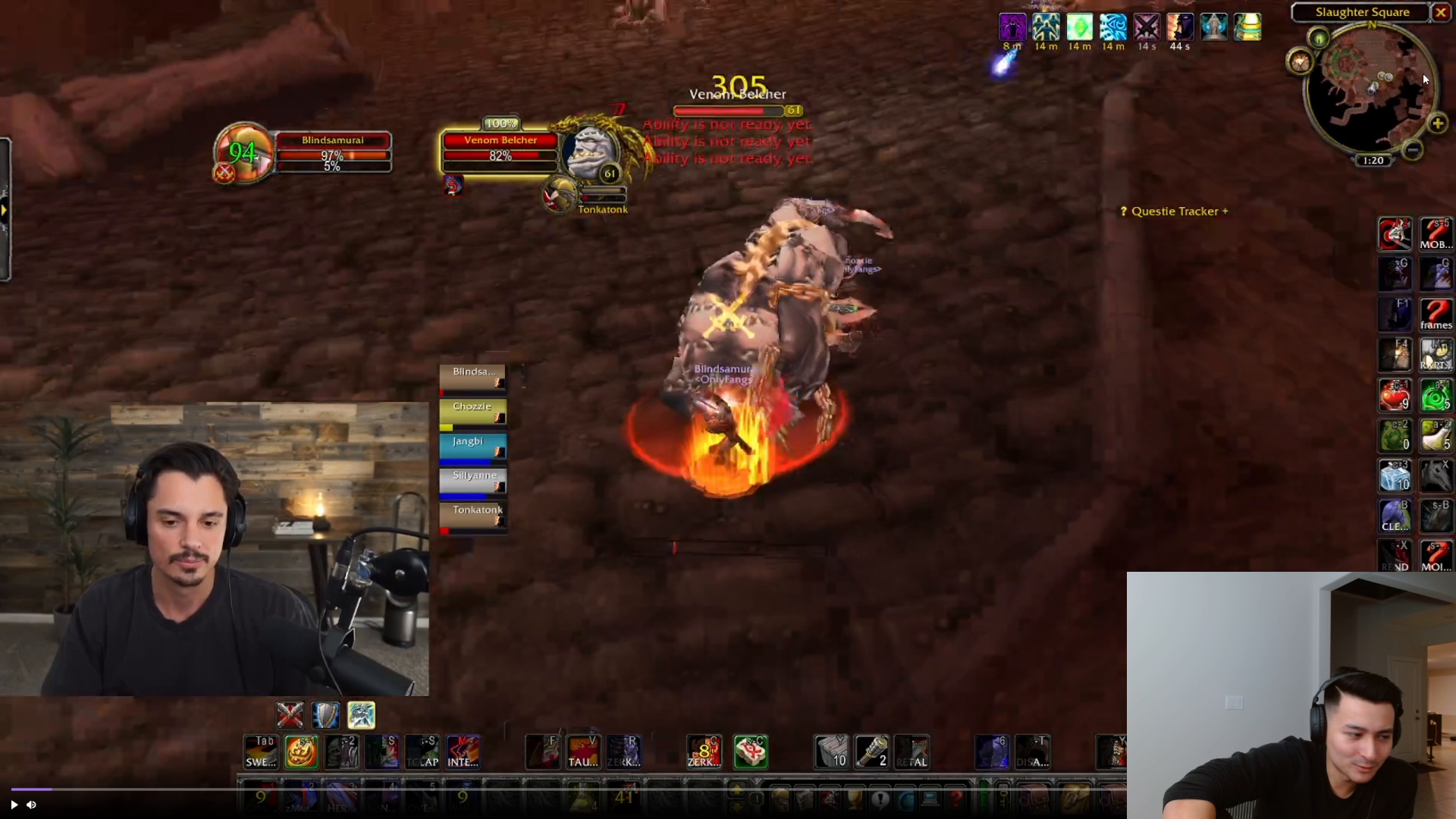
Task: Click the frames addon icon with question mark
Action: point(1436,313)
